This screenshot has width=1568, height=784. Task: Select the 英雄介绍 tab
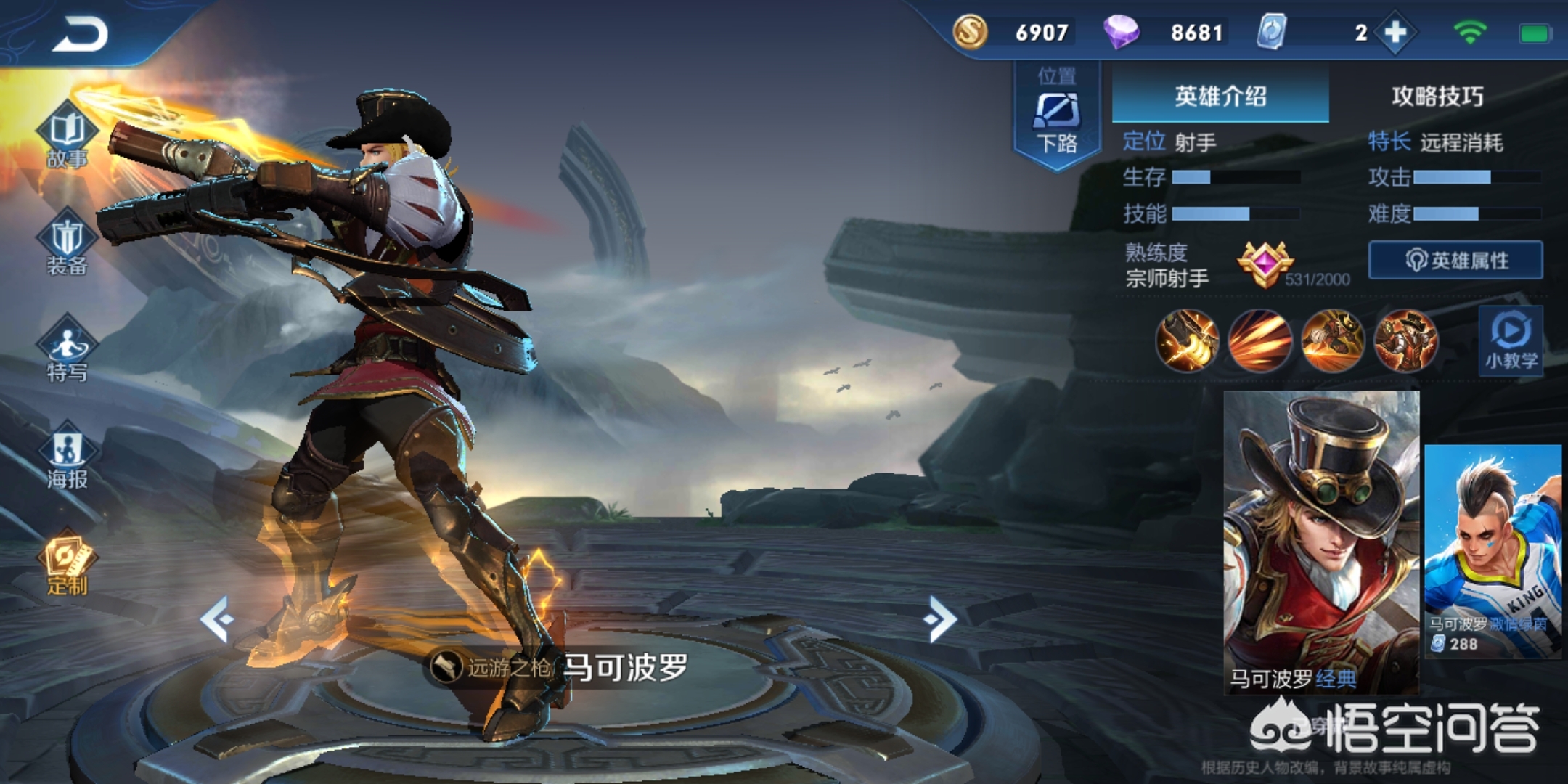click(1220, 96)
